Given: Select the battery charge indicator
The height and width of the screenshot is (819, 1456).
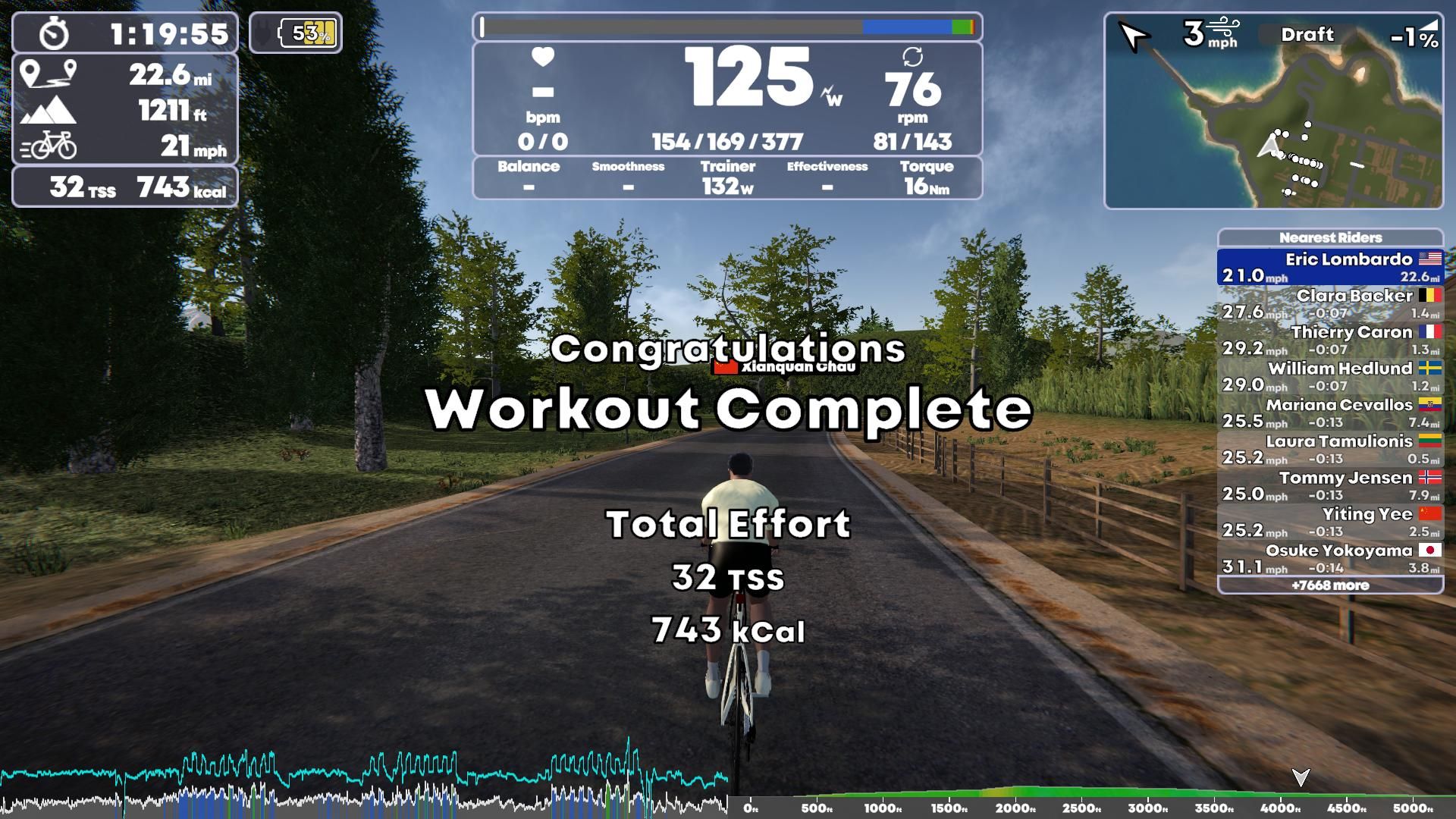Looking at the screenshot, I should 306,32.
